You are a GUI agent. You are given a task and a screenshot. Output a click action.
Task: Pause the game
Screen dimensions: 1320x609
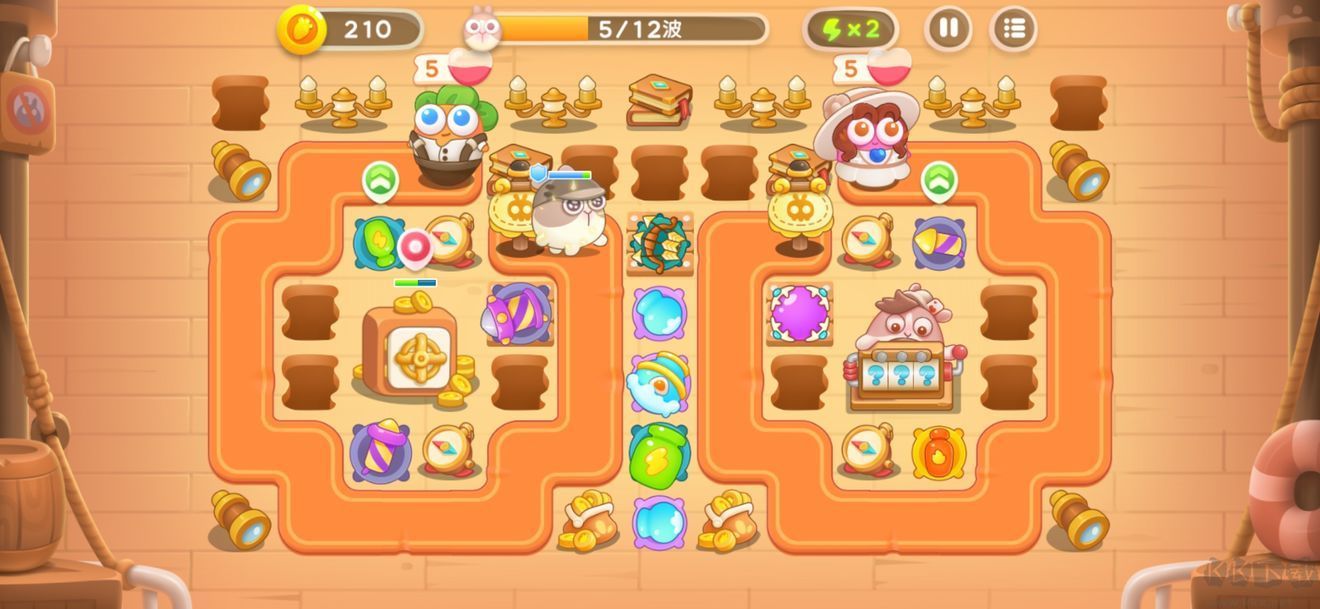click(x=948, y=29)
